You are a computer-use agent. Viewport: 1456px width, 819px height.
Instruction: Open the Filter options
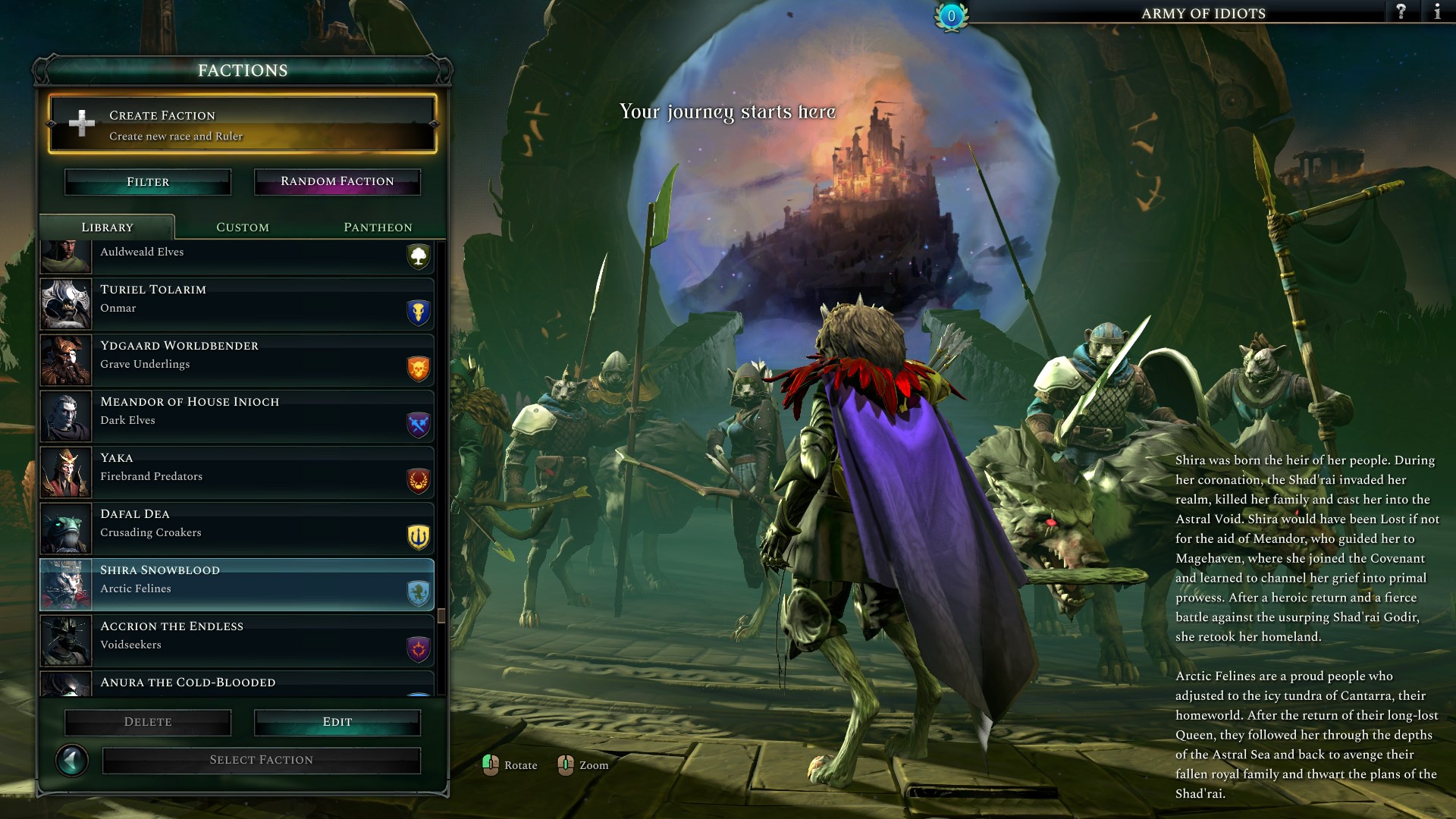click(x=148, y=182)
